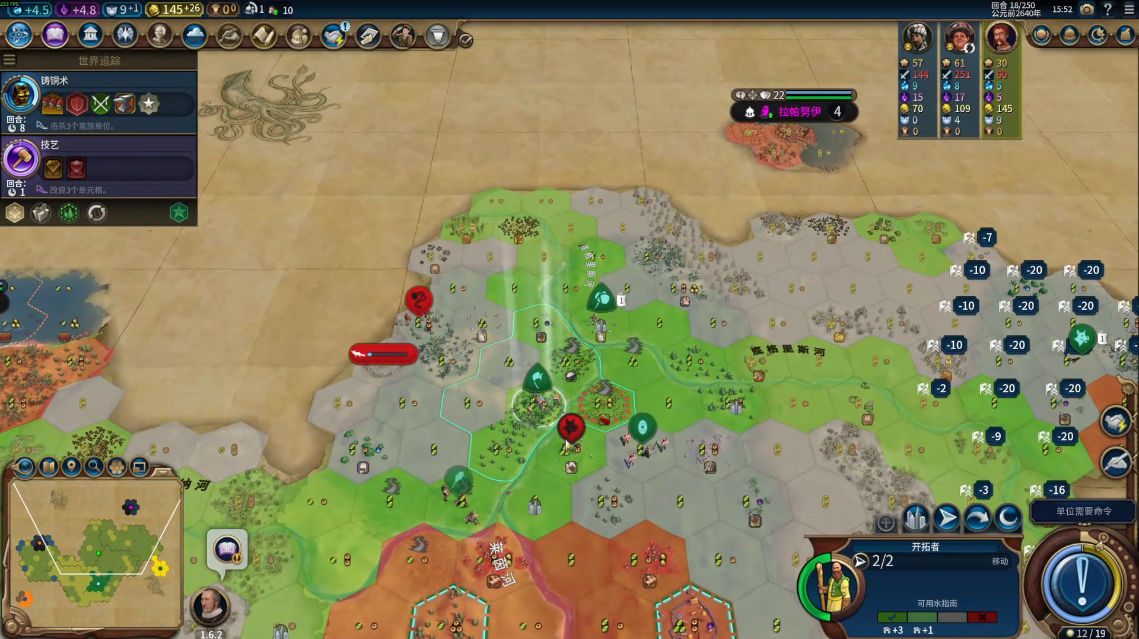This screenshot has width=1139, height=639.
Task: Open the world rankings button
Action: point(1042,35)
